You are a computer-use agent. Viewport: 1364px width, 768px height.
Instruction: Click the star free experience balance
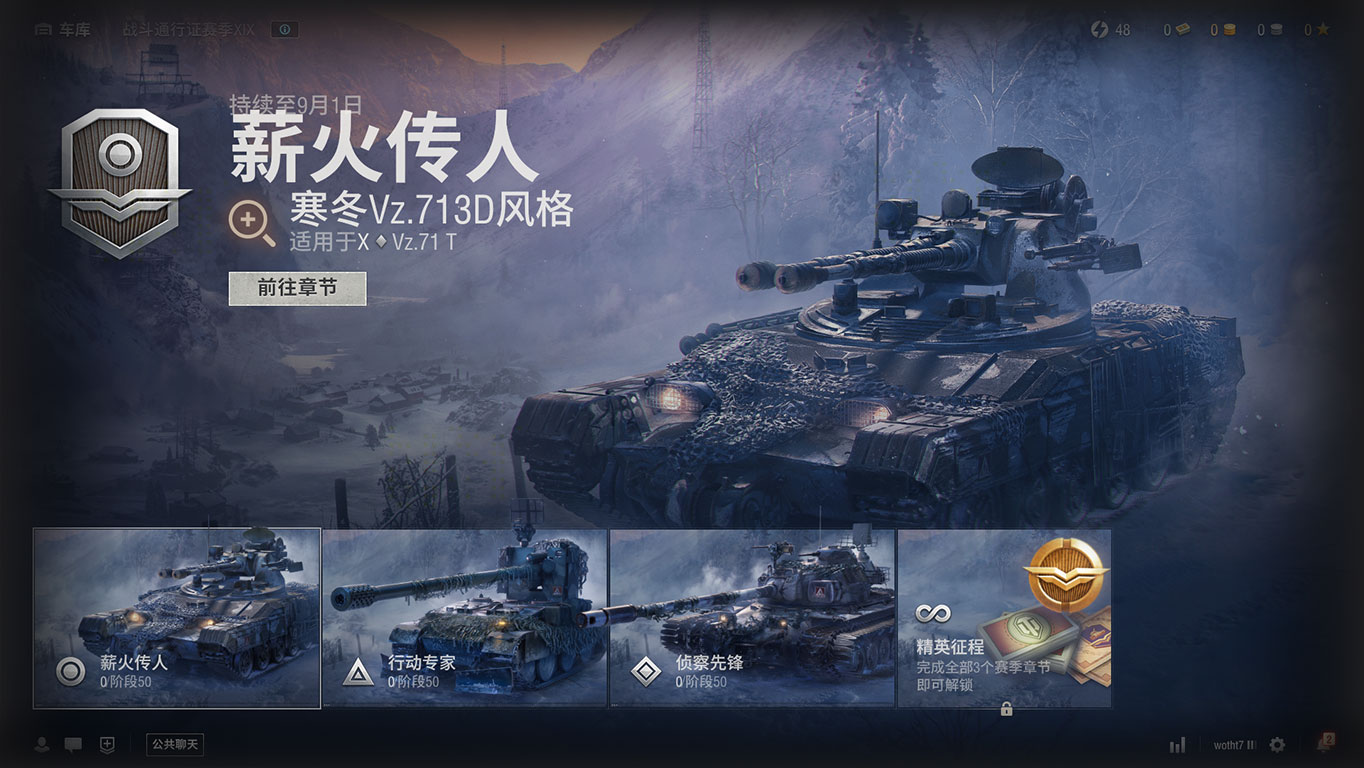[x=1316, y=30]
